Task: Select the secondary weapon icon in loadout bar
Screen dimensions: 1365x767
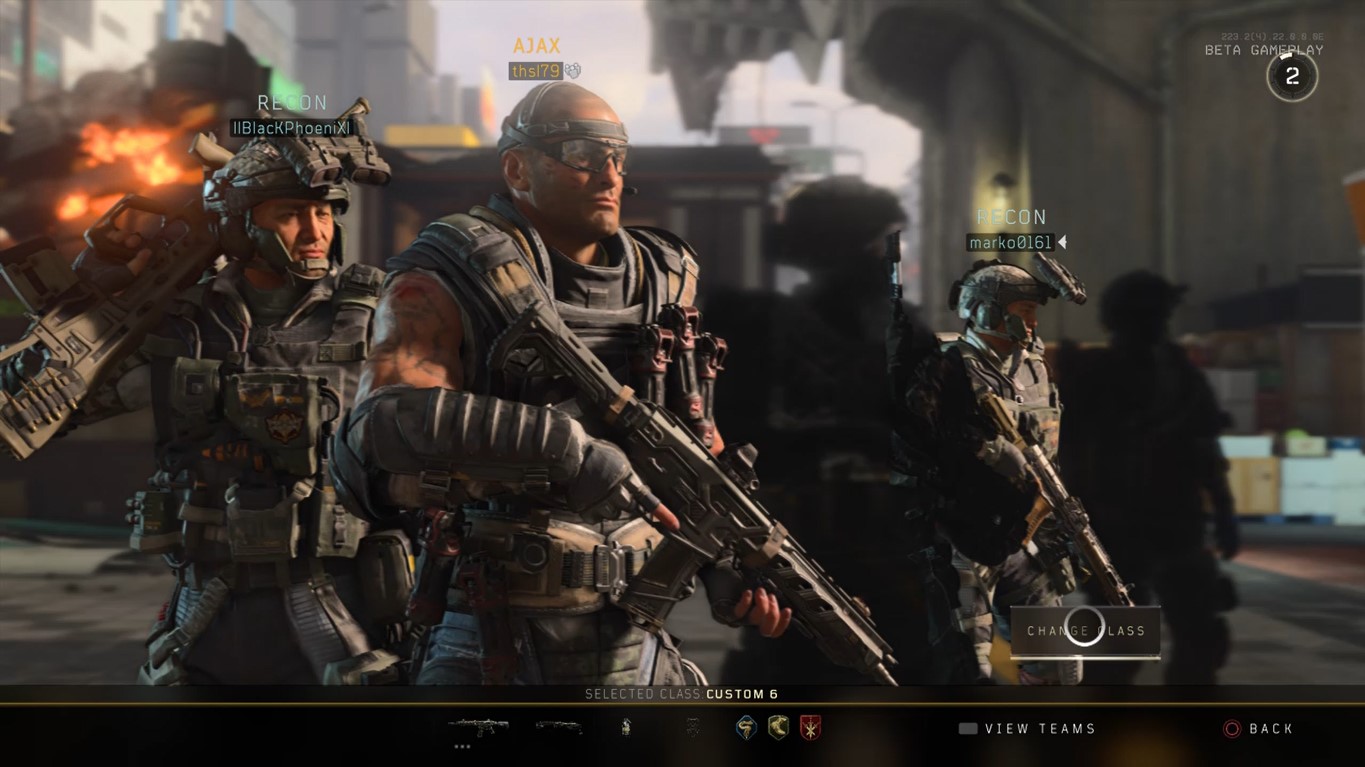Action: pos(557,728)
